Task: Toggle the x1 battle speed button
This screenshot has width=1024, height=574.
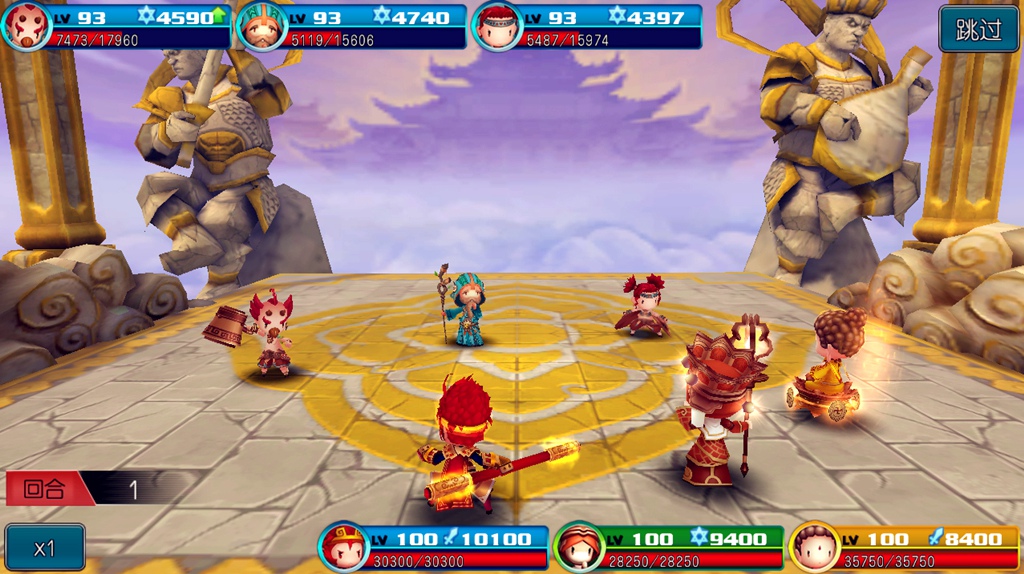Action: (44, 547)
